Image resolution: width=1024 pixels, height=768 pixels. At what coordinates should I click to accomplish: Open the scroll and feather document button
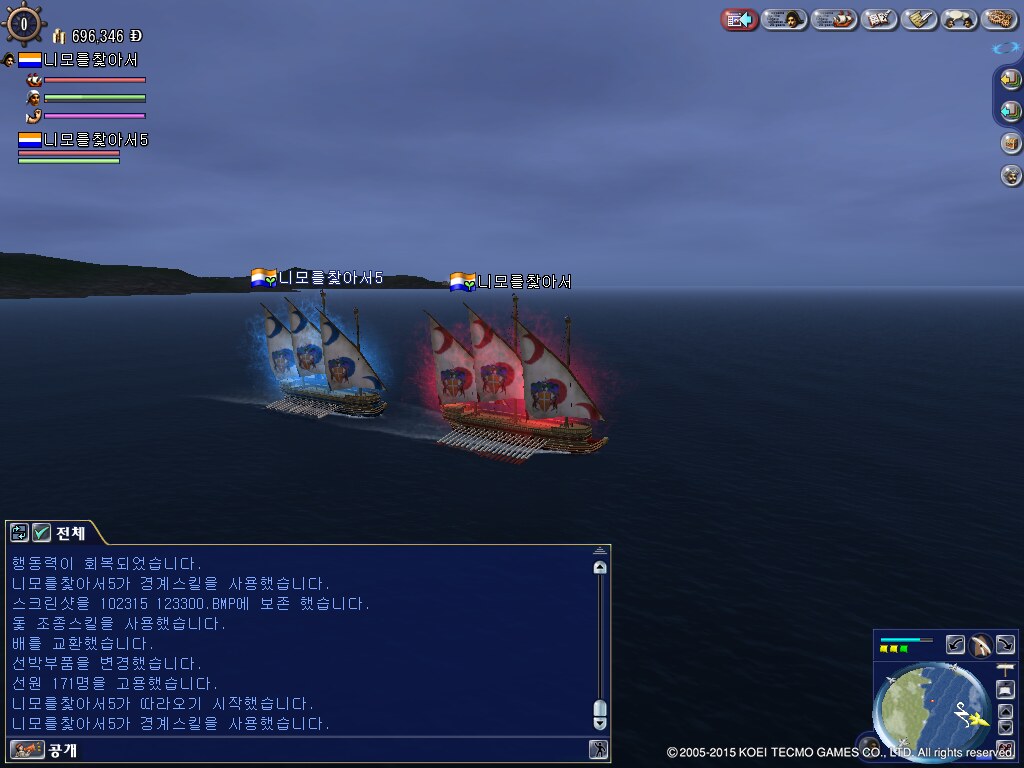[919, 19]
